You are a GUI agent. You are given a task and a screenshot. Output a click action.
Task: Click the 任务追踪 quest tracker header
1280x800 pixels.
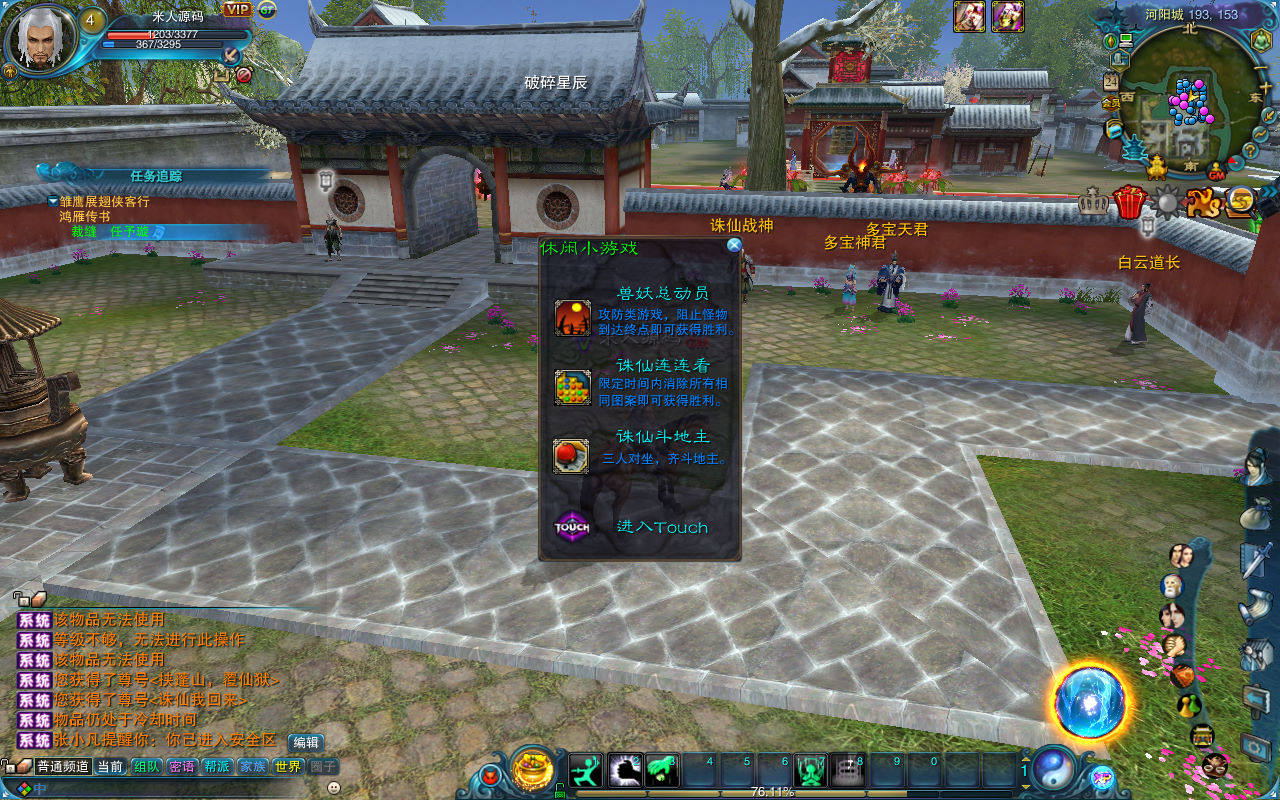[x=156, y=175]
